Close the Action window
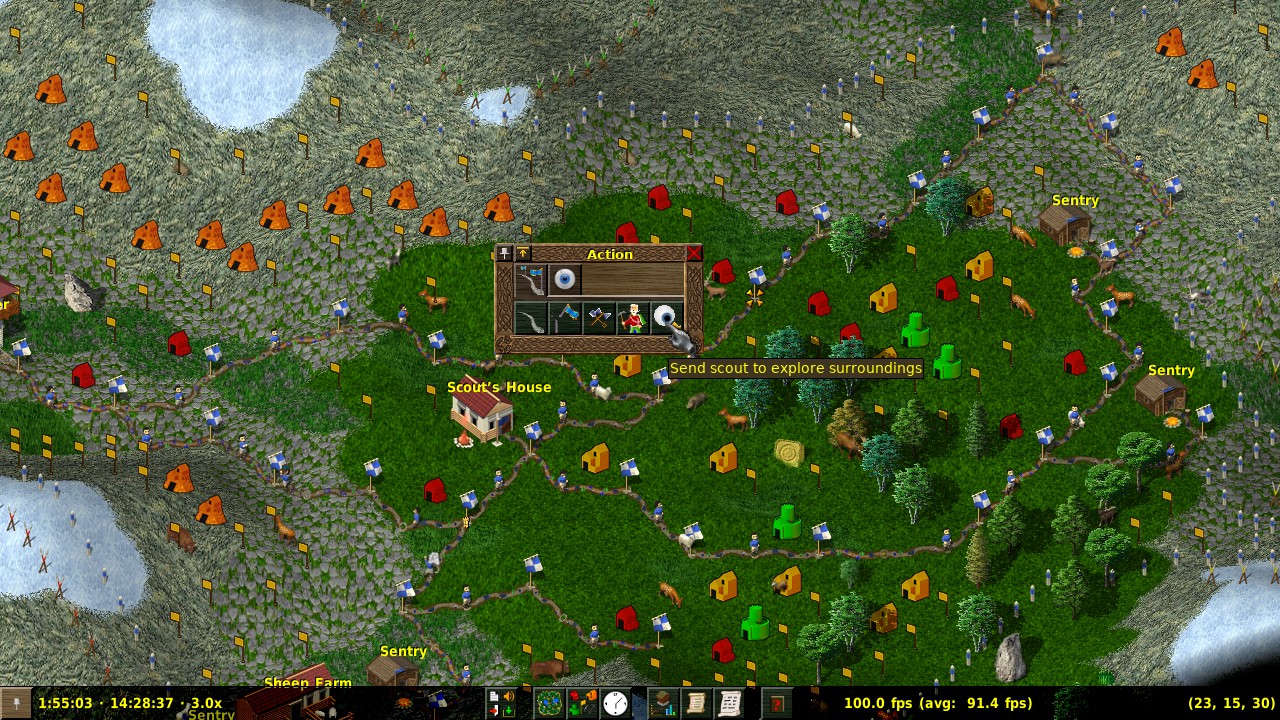The width and height of the screenshot is (1280, 720). [693, 254]
